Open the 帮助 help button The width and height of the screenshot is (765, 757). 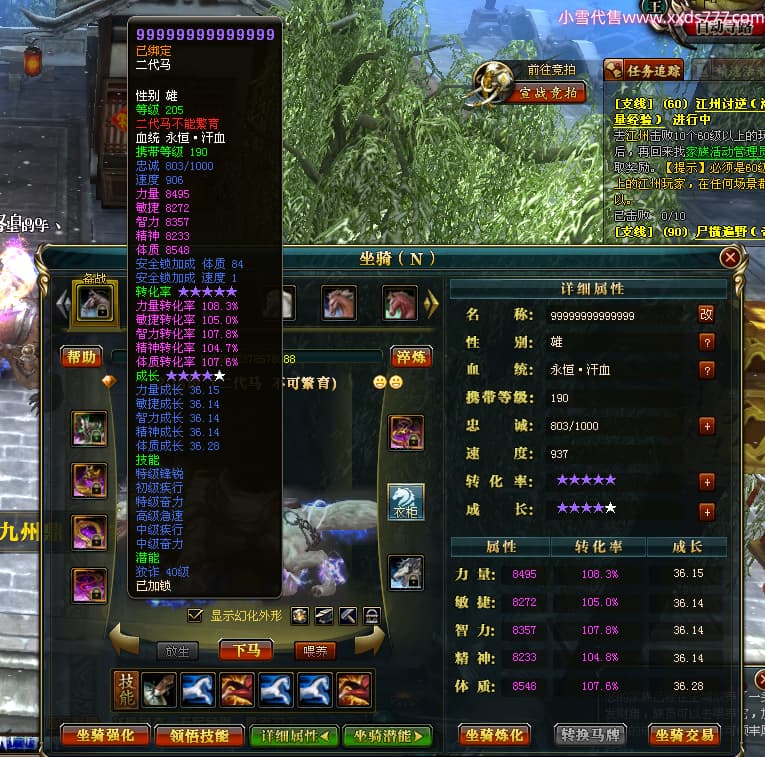tap(82, 357)
